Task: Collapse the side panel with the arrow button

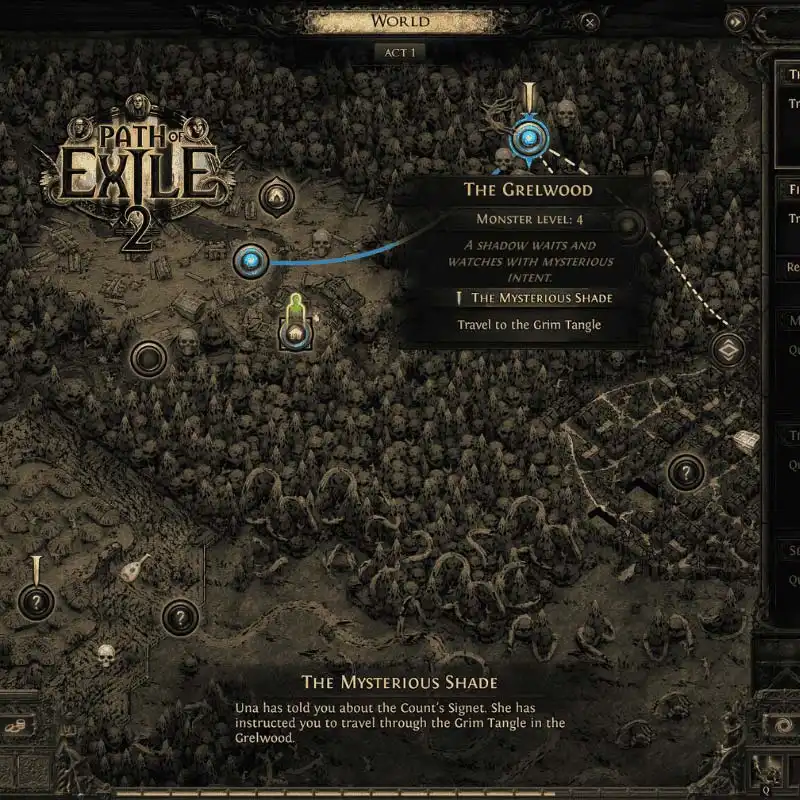Action: click(x=736, y=21)
